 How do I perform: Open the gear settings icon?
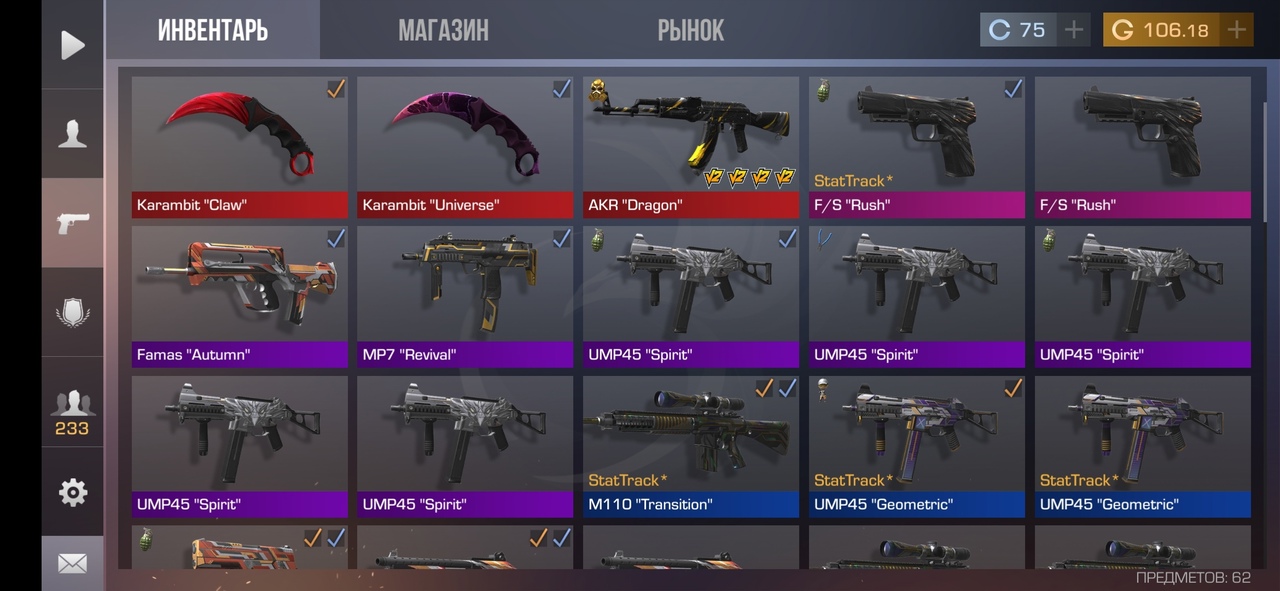72,492
